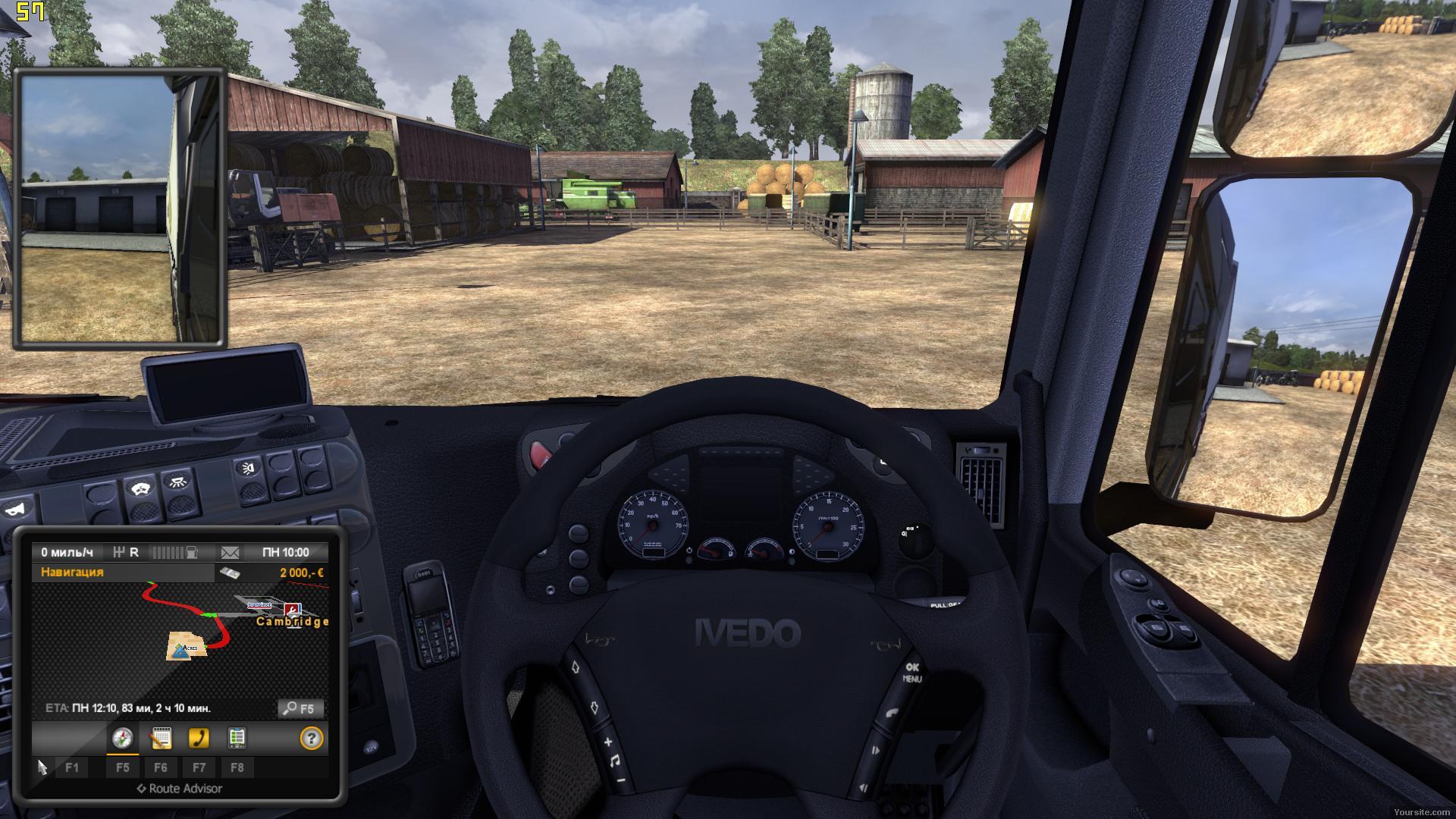This screenshot has width=1456, height=819.
Task: Open the question mark help icon
Action: 311,738
